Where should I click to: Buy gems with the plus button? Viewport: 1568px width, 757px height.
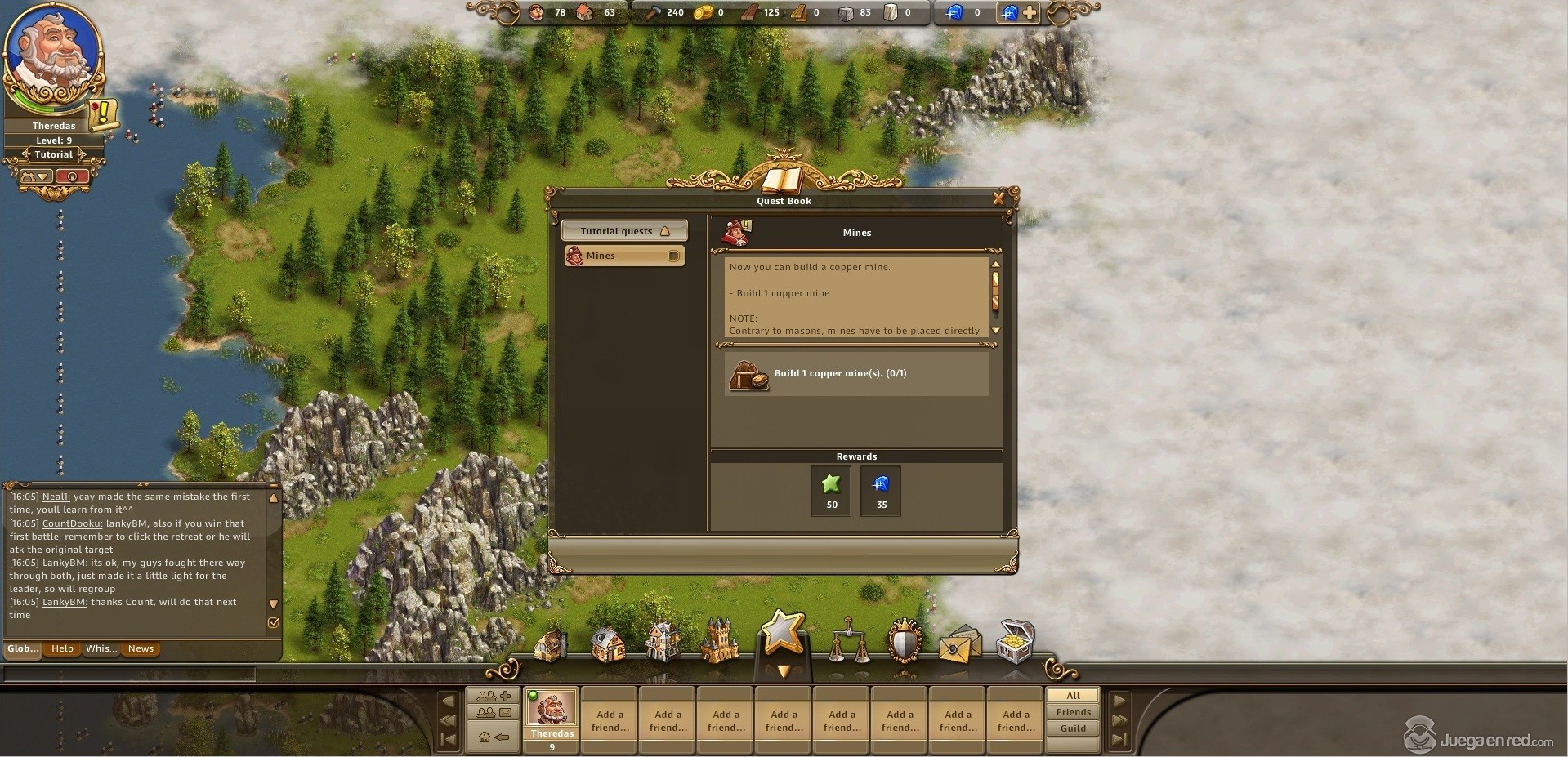tap(1030, 13)
